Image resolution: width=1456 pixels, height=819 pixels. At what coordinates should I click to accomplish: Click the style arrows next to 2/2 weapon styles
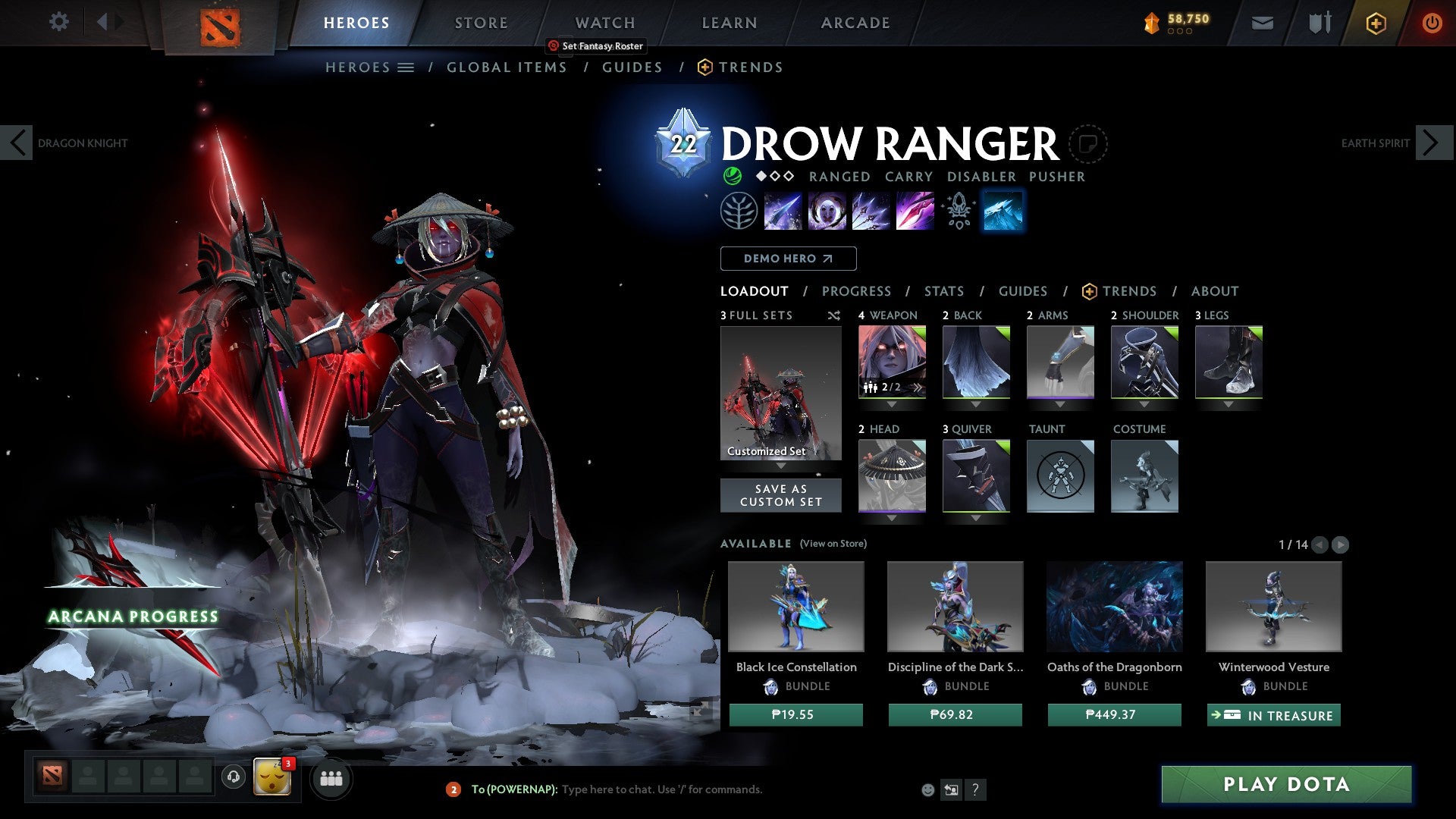917,387
